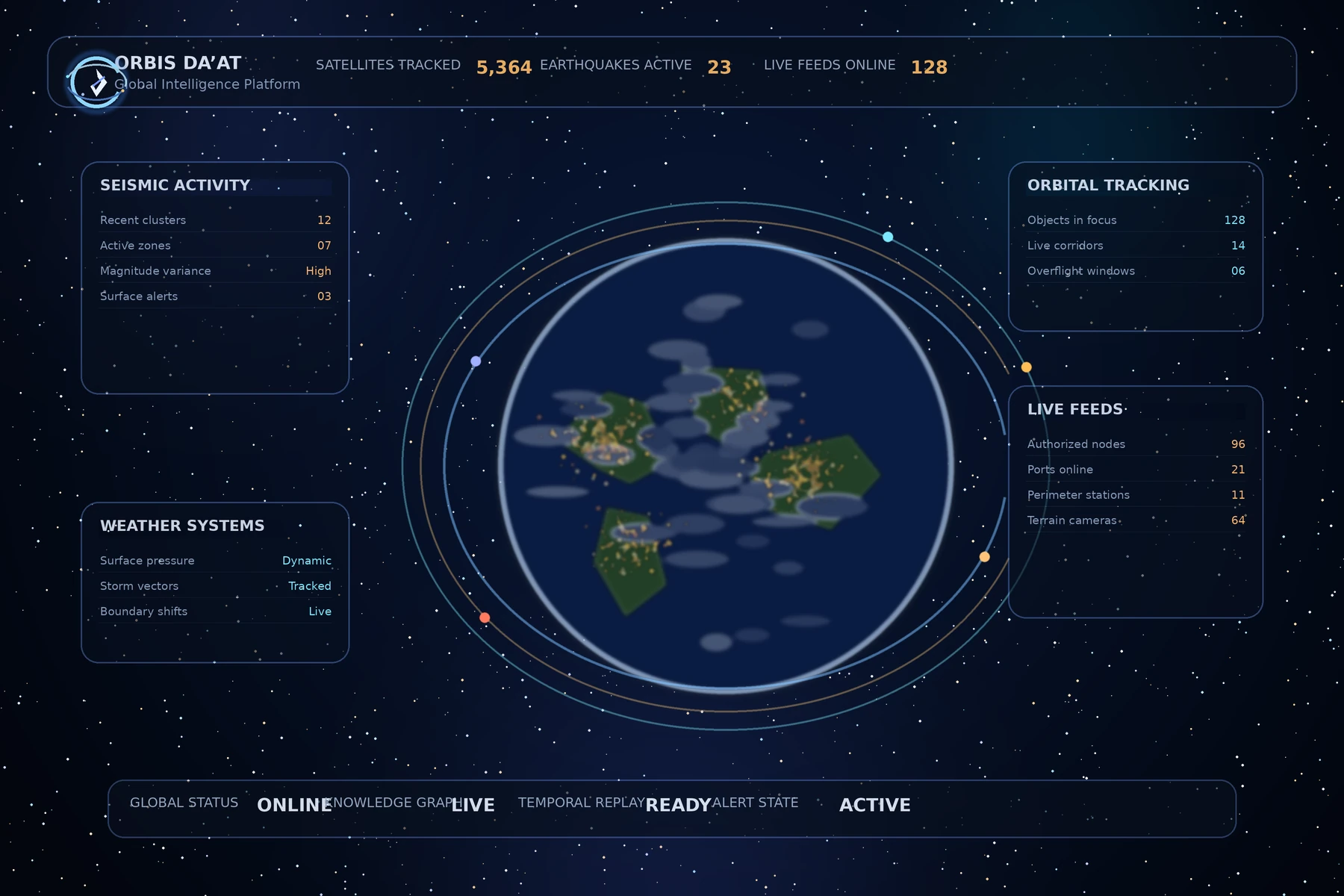This screenshot has width=1344, height=896.
Task: Open the Surface alerts row
Action: 215,296
